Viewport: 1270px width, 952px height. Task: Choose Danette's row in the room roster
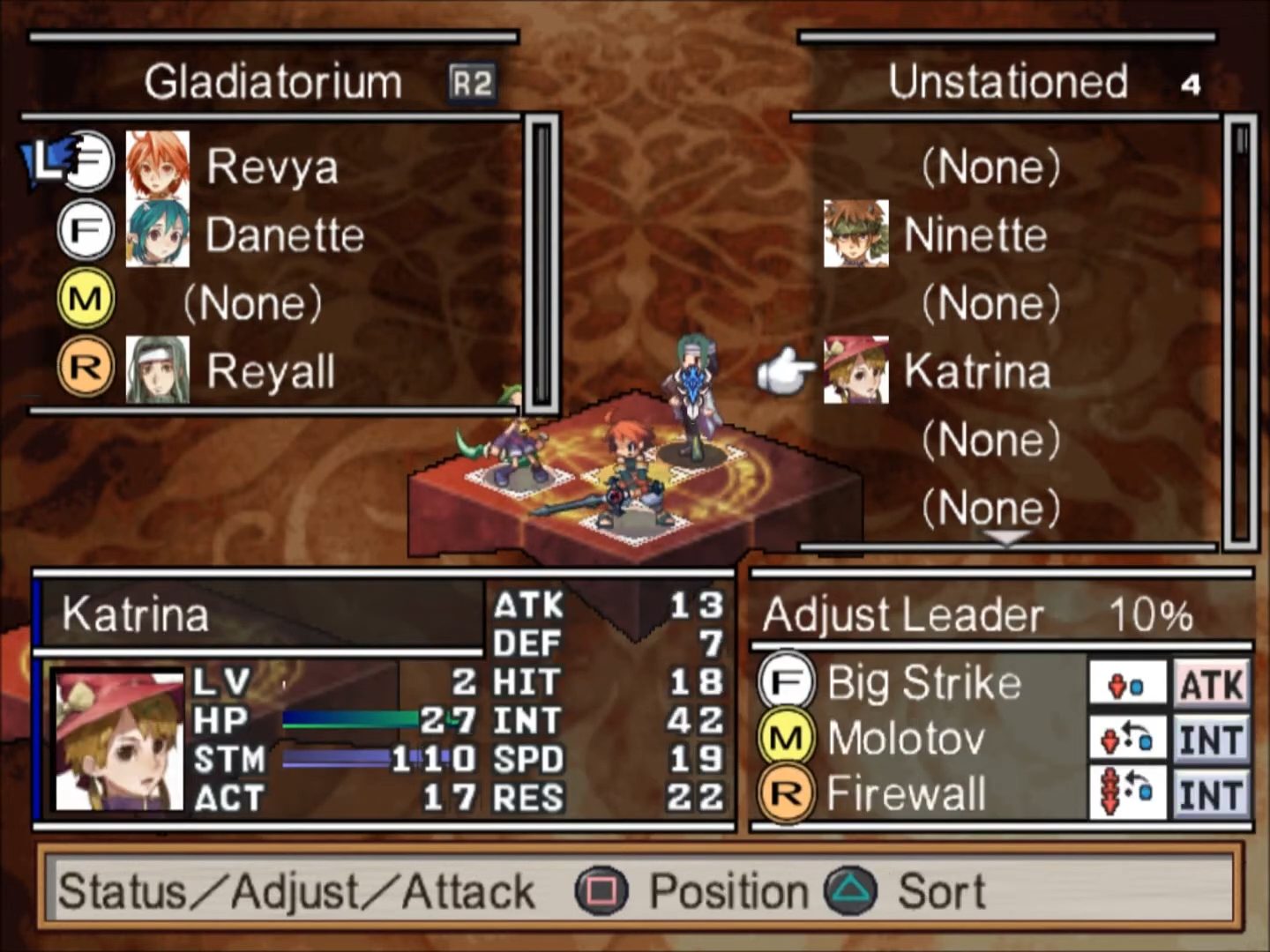pyautogui.click(x=284, y=234)
